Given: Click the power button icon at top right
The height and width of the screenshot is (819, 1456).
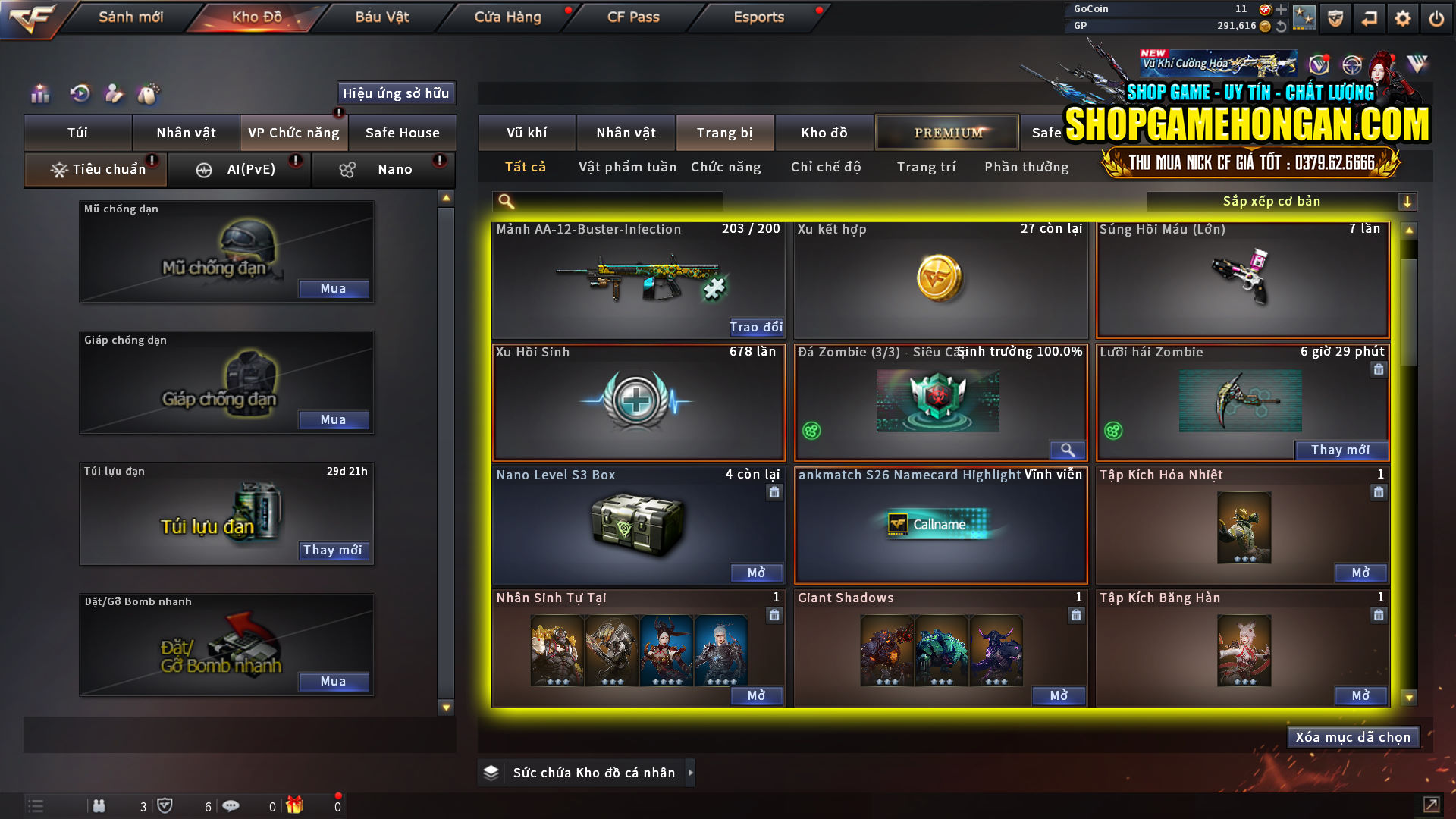Looking at the screenshot, I should click(1437, 18).
